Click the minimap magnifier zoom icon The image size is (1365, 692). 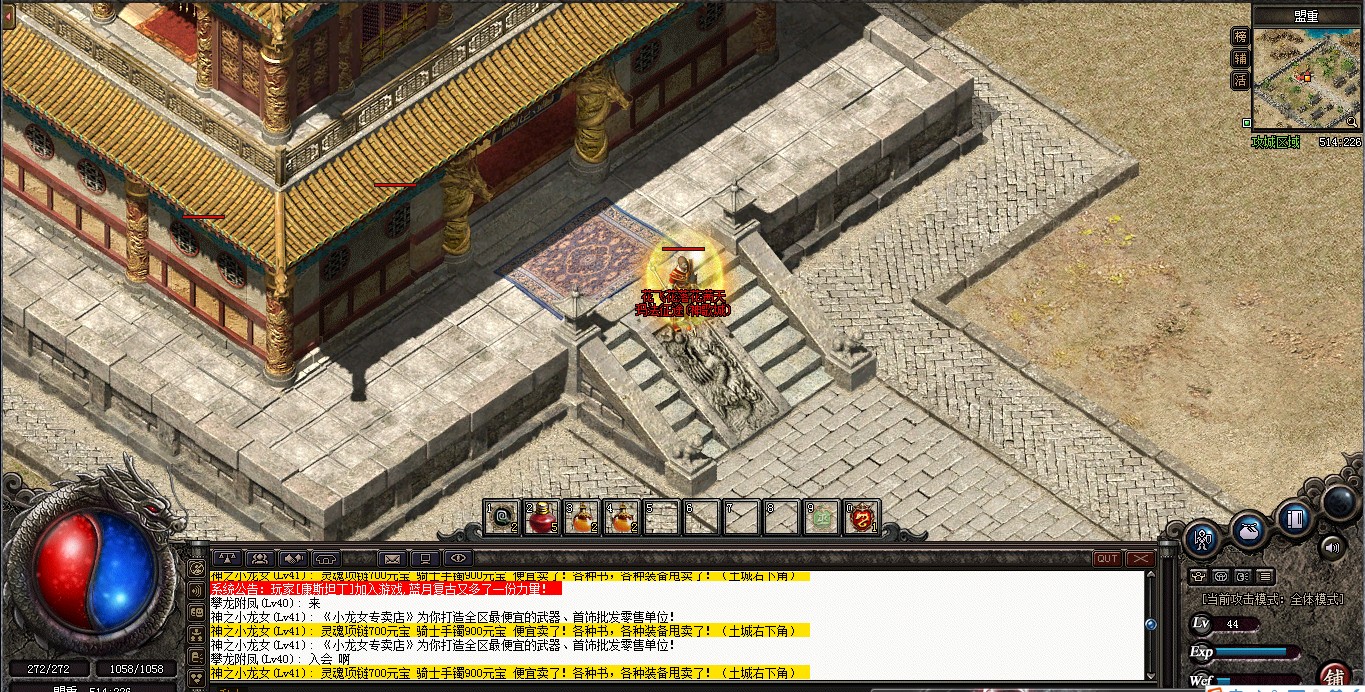(1352, 122)
